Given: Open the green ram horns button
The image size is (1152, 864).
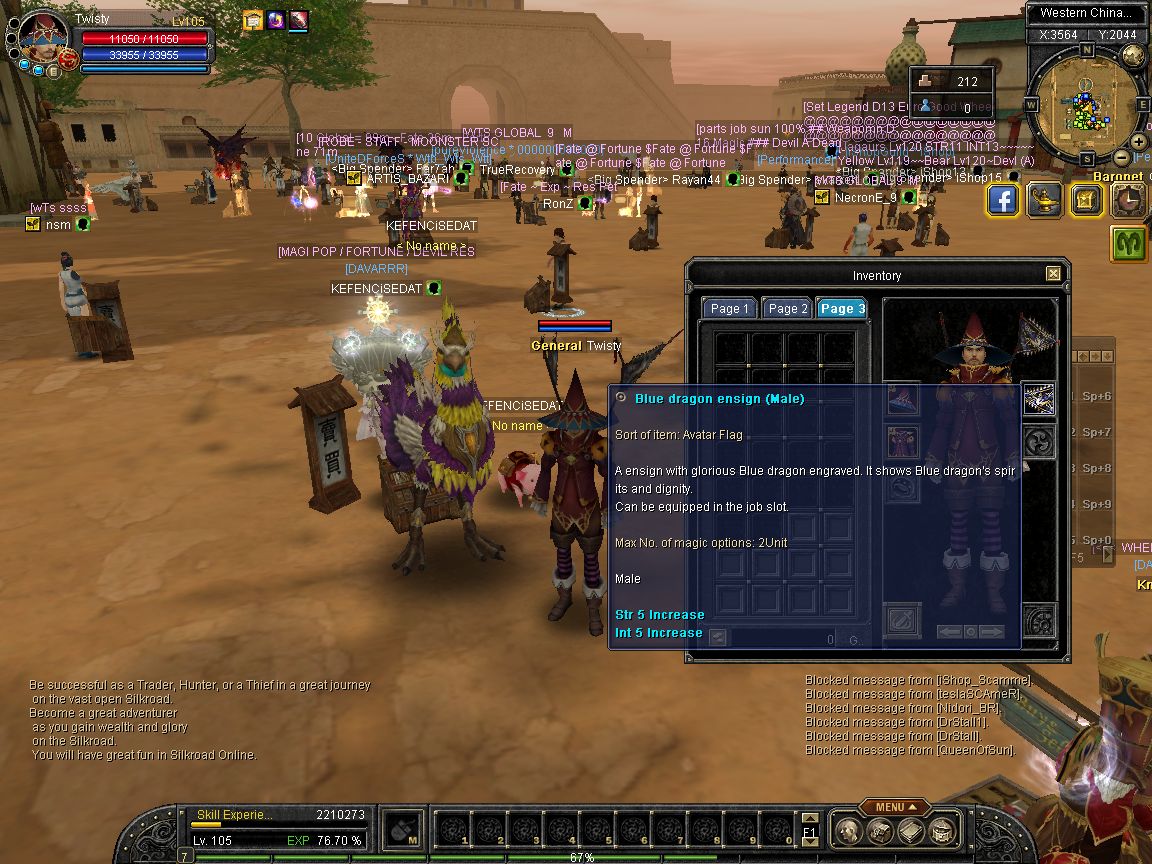Looking at the screenshot, I should pos(1129,243).
